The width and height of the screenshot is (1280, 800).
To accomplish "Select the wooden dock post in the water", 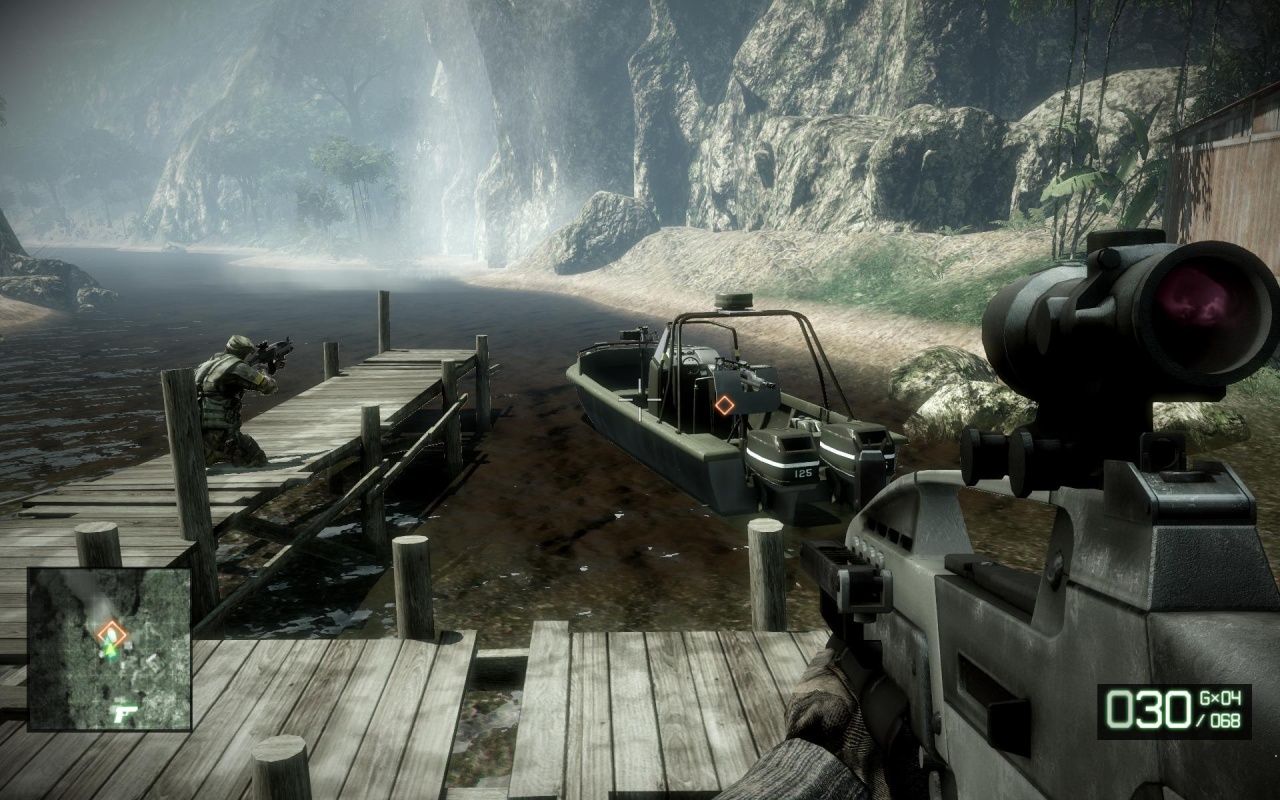I will [383, 320].
